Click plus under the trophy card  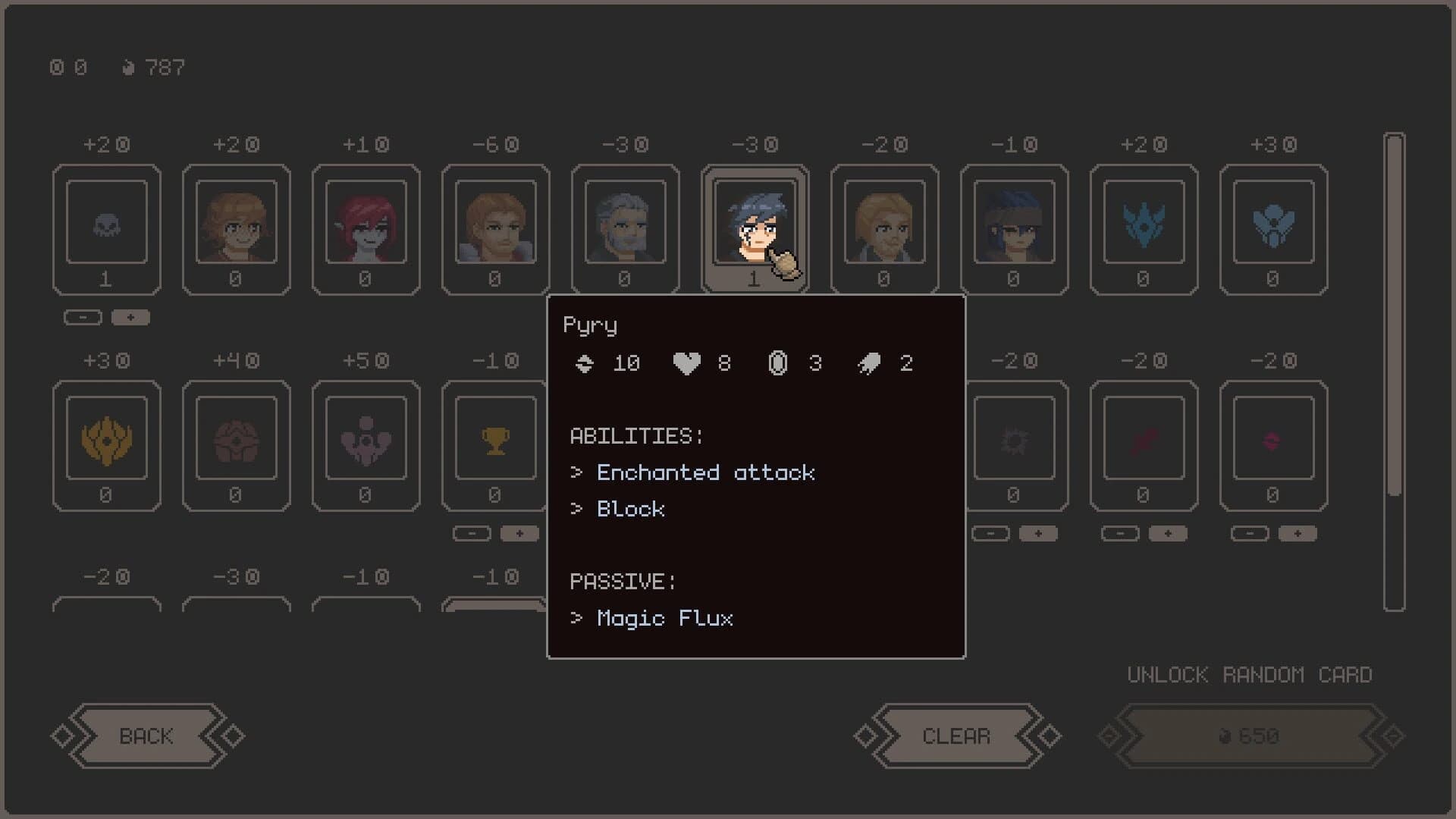519,533
